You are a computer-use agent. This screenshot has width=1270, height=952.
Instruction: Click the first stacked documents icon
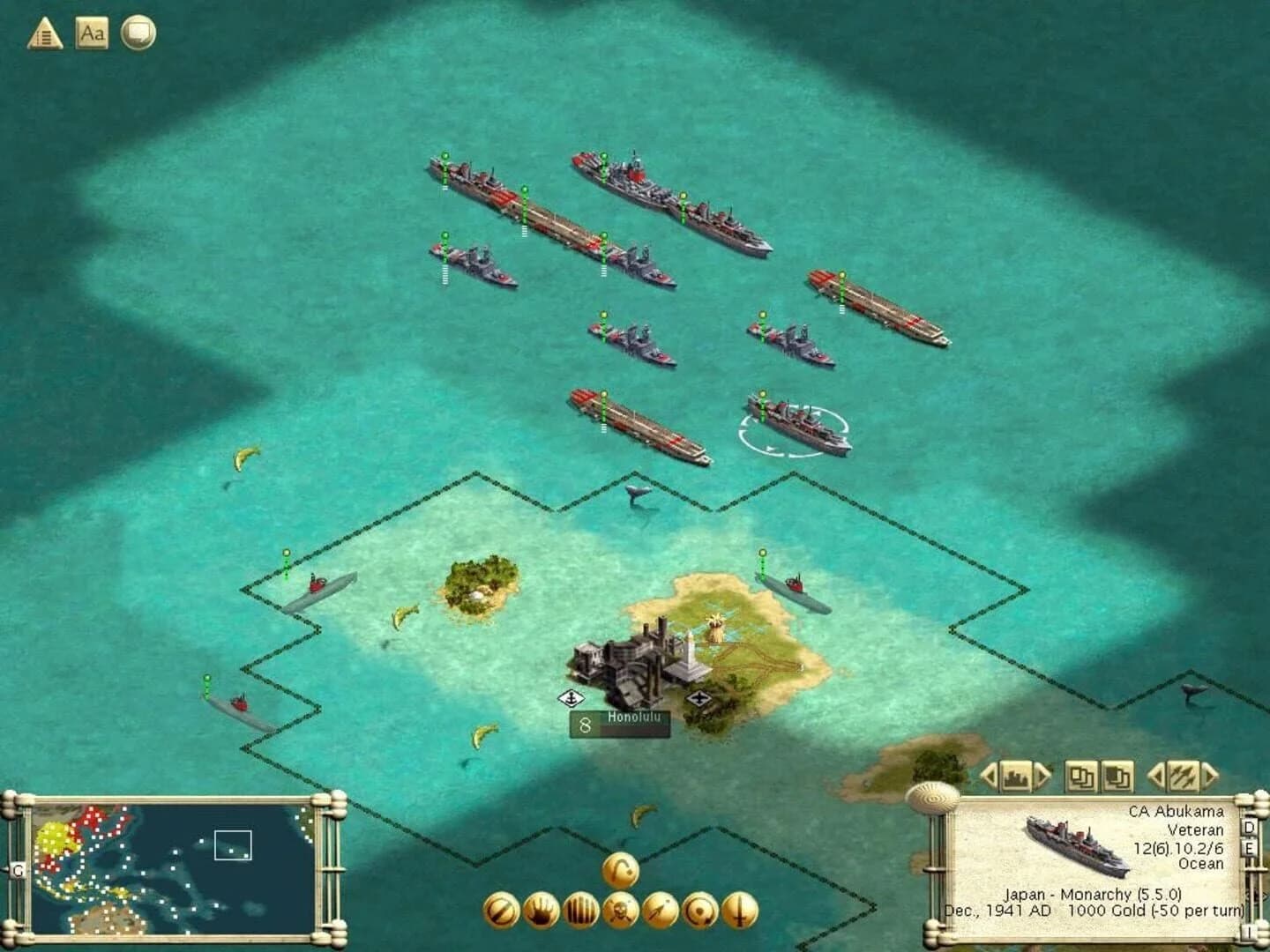[x=1082, y=777]
